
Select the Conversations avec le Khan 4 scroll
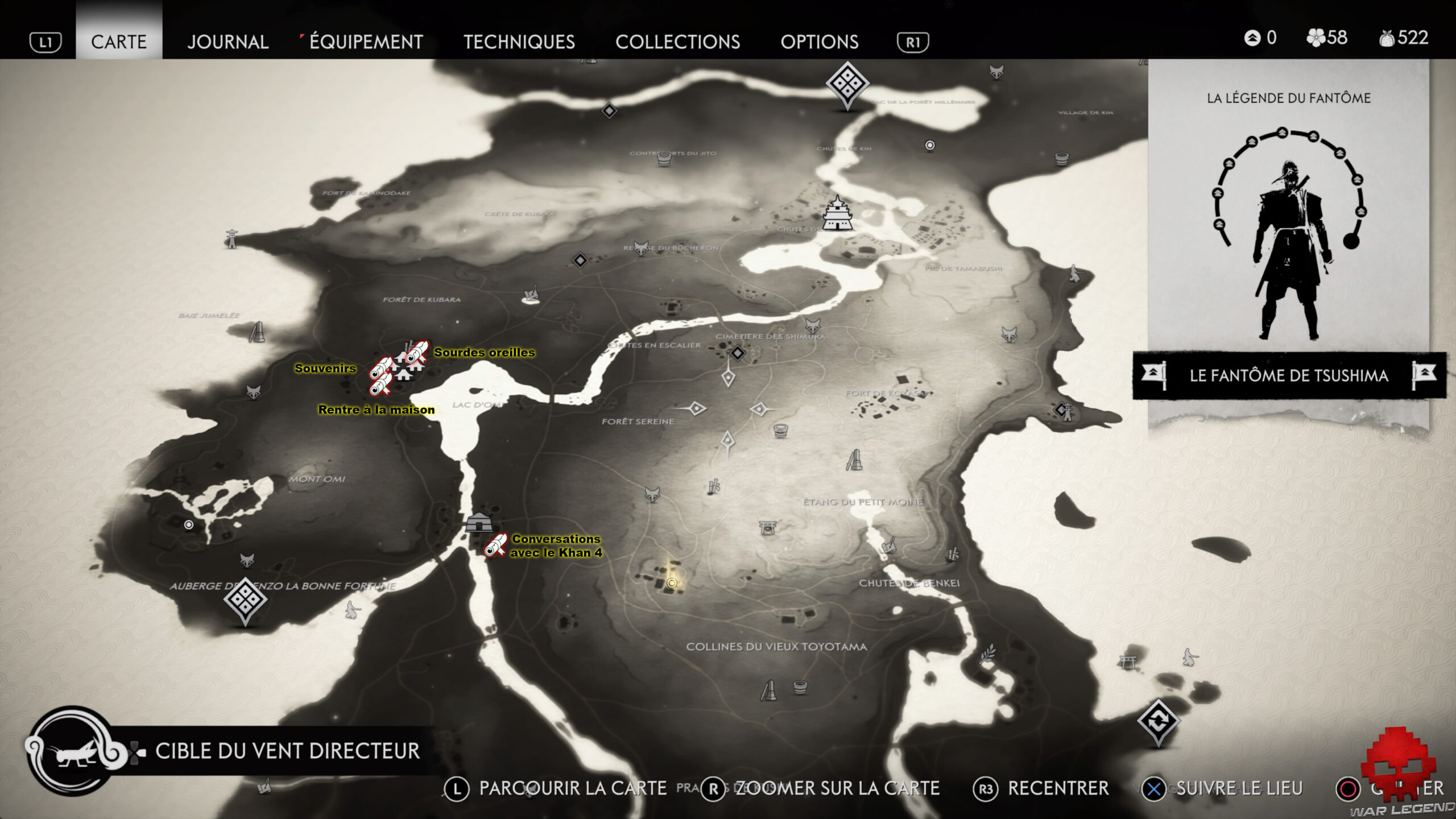coord(495,545)
